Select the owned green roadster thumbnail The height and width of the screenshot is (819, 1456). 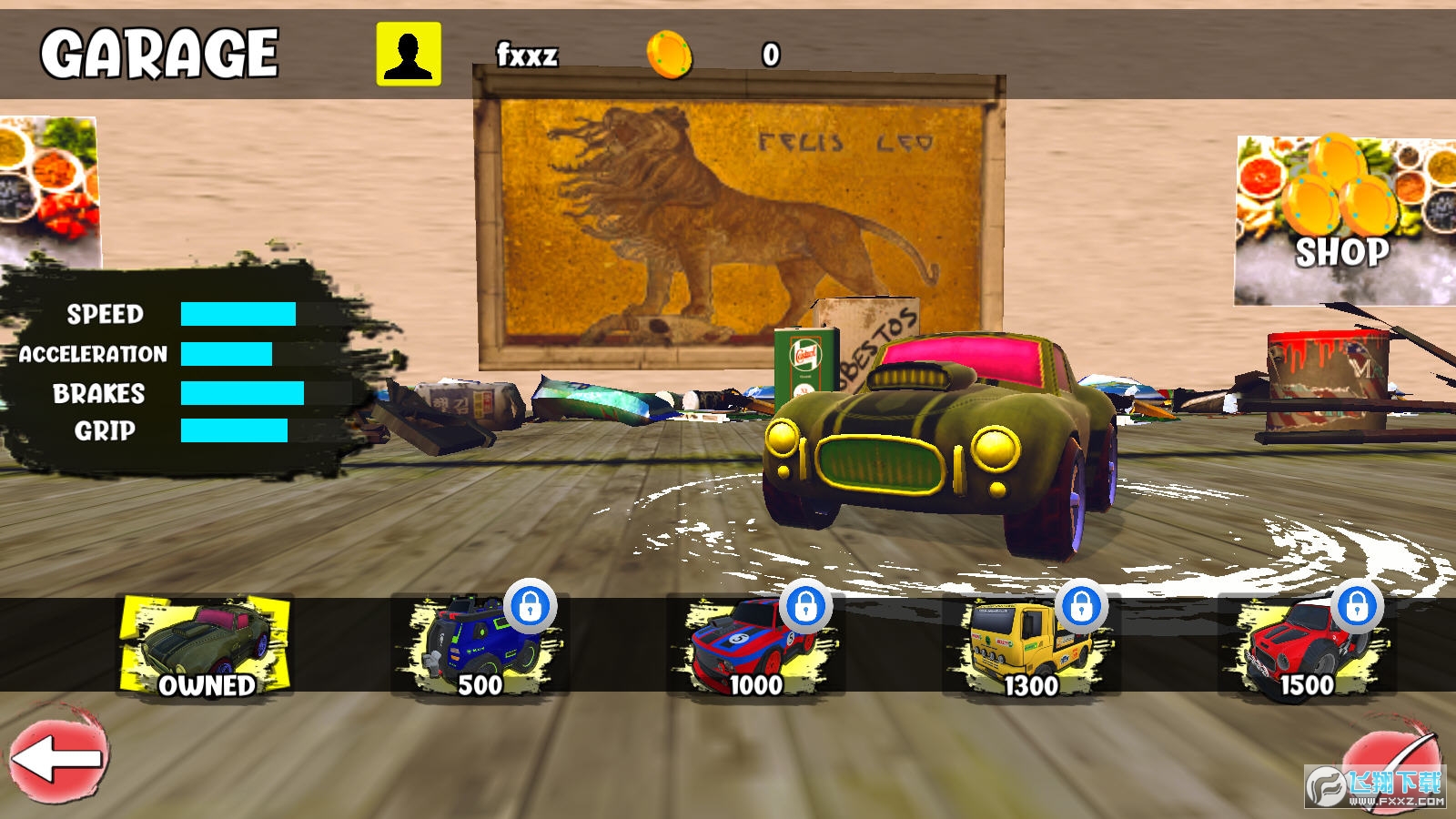coord(206,645)
